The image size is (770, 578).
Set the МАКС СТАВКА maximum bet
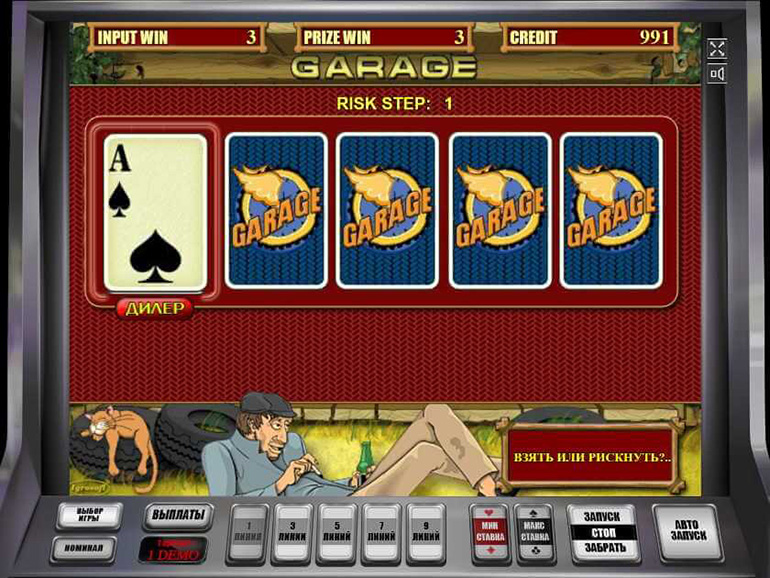[534, 529]
